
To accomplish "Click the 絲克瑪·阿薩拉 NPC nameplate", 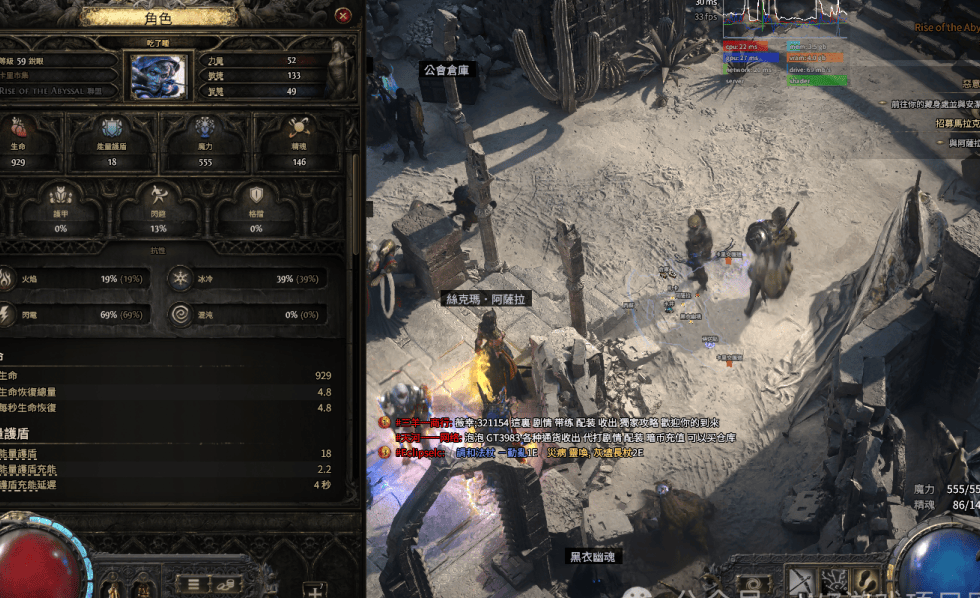I will point(485,299).
